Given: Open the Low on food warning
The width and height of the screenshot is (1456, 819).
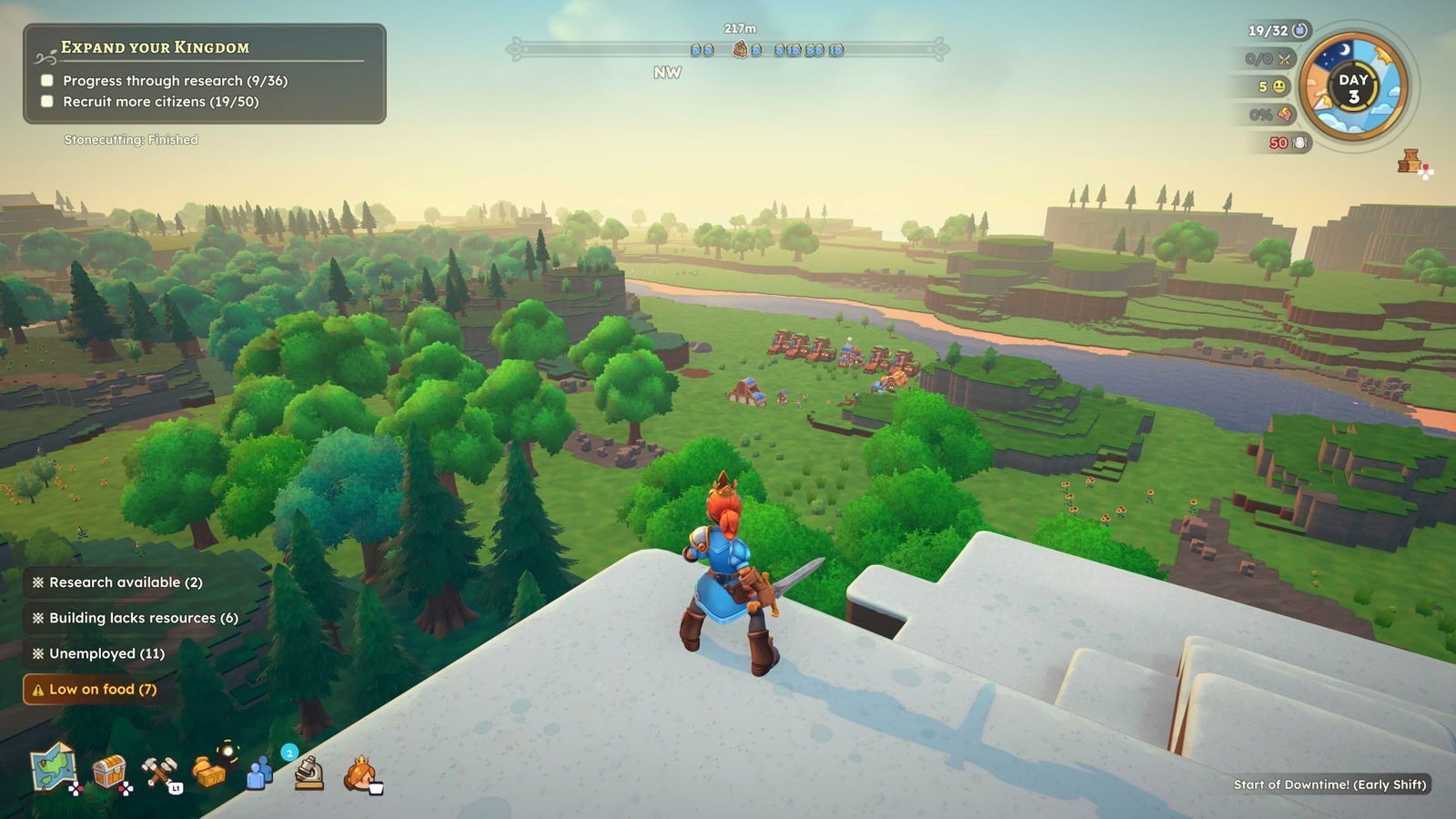Looking at the screenshot, I should pyautogui.click(x=95, y=689).
